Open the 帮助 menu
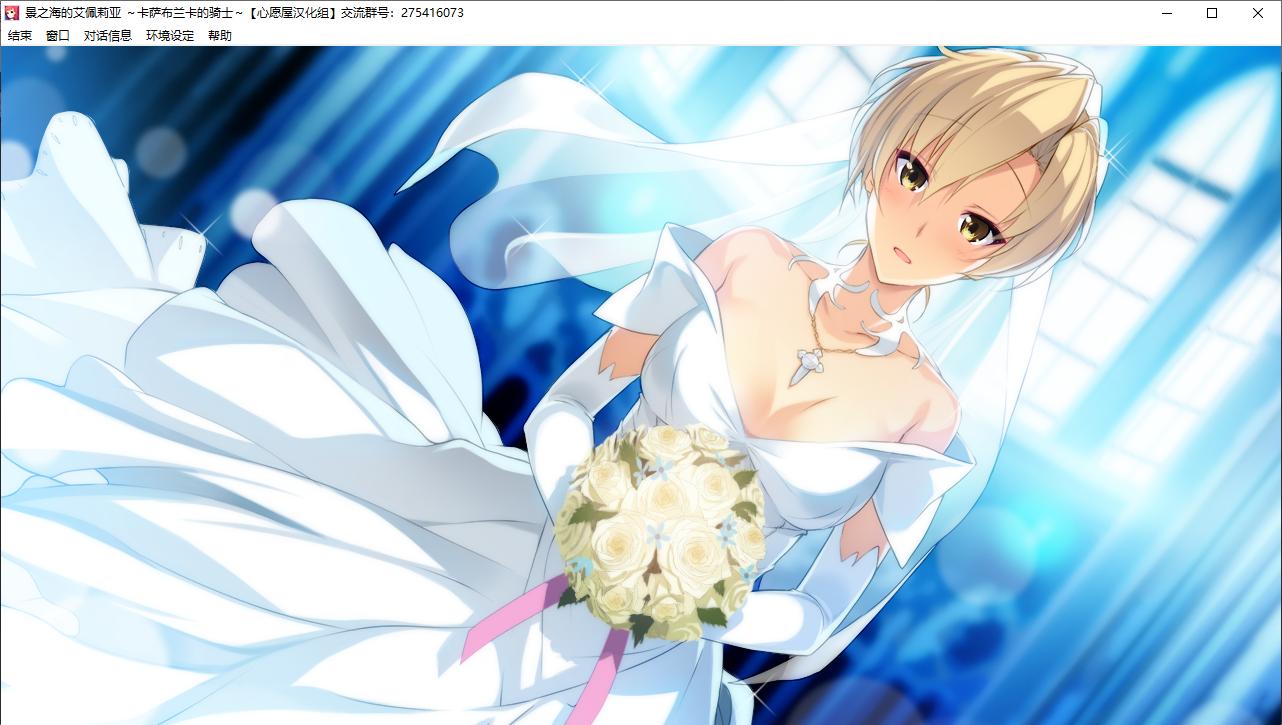Viewport: 1282px width, 725px height. 219,35
